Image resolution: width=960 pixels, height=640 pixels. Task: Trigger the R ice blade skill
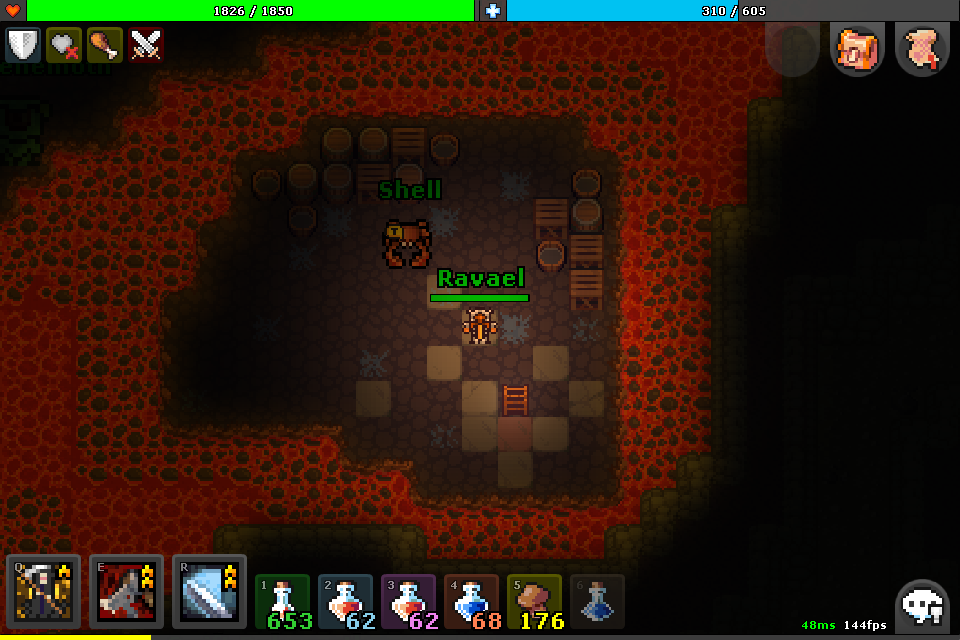click(x=209, y=591)
